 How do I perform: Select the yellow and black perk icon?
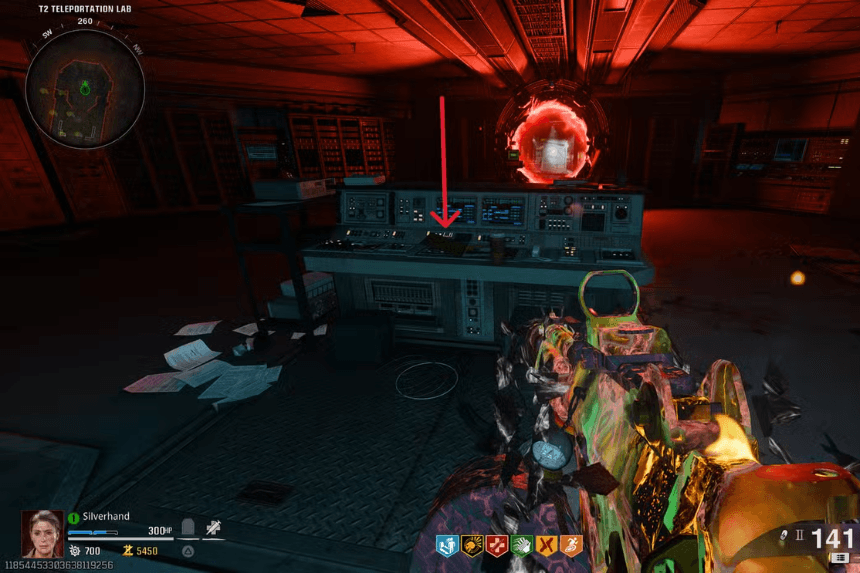coord(472,546)
